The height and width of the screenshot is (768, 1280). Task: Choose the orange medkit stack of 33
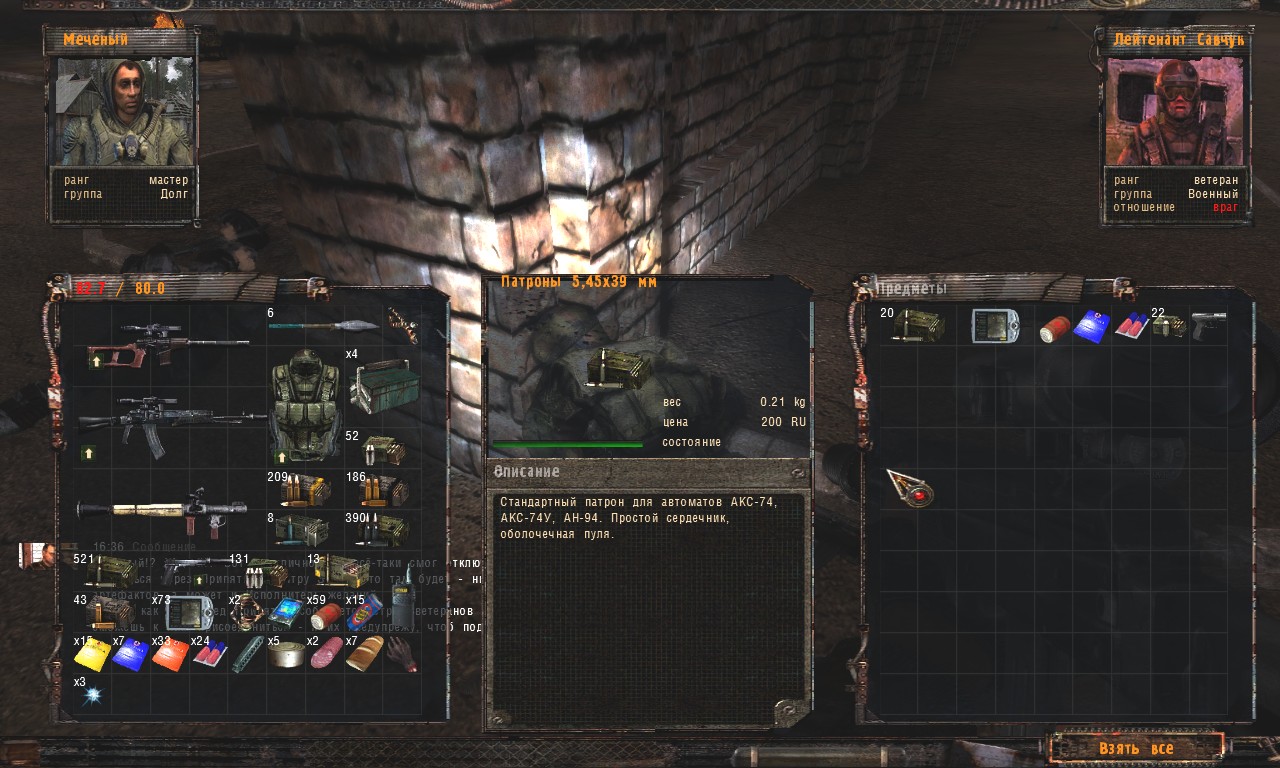[169, 655]
